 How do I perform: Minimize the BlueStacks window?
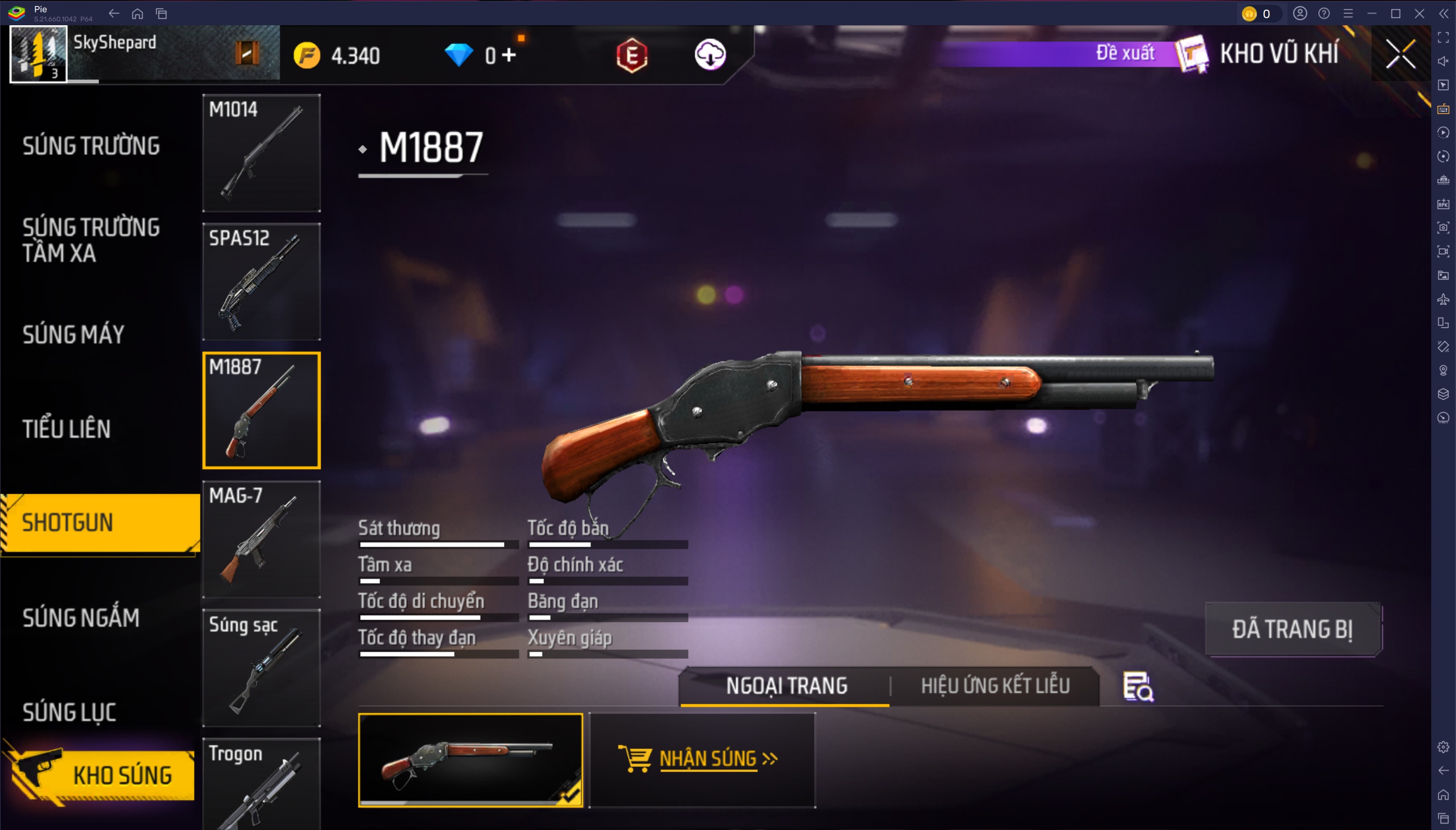pyautogui.click(x=1372, y=14)
